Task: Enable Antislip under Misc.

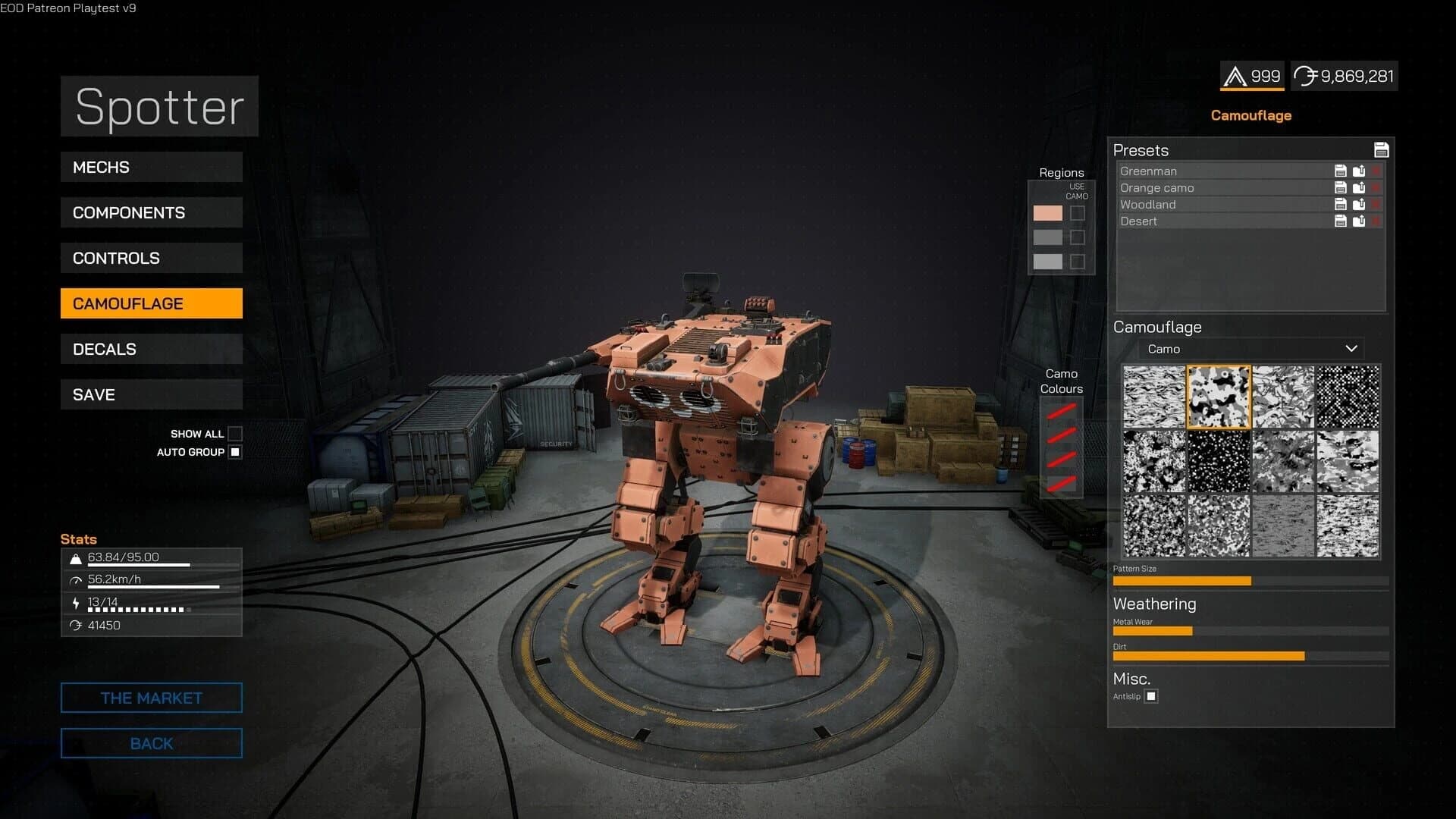Action: pyautogui.click(x=1152, y=696)
